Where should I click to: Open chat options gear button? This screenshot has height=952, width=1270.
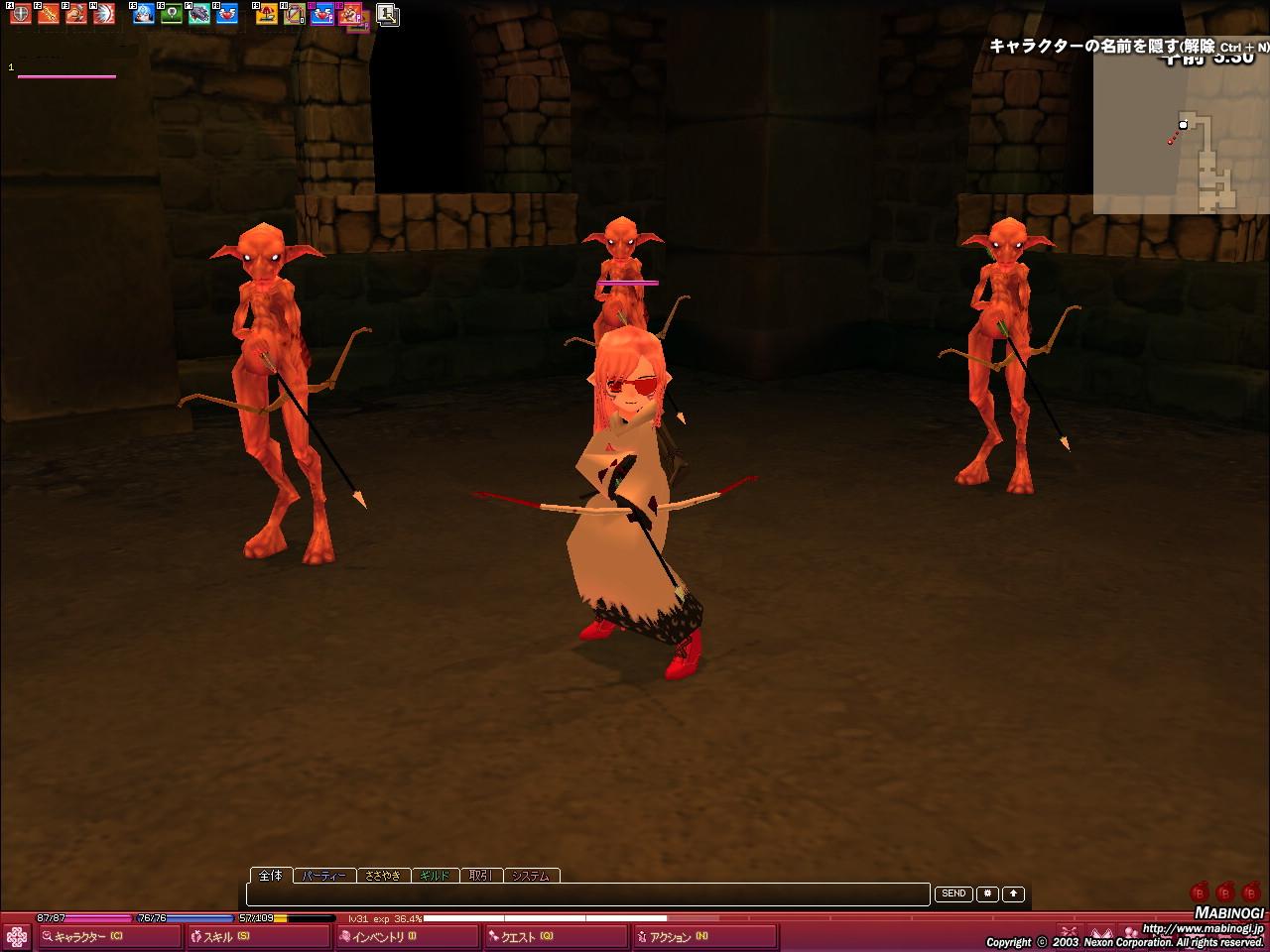(x=986, y=893)
